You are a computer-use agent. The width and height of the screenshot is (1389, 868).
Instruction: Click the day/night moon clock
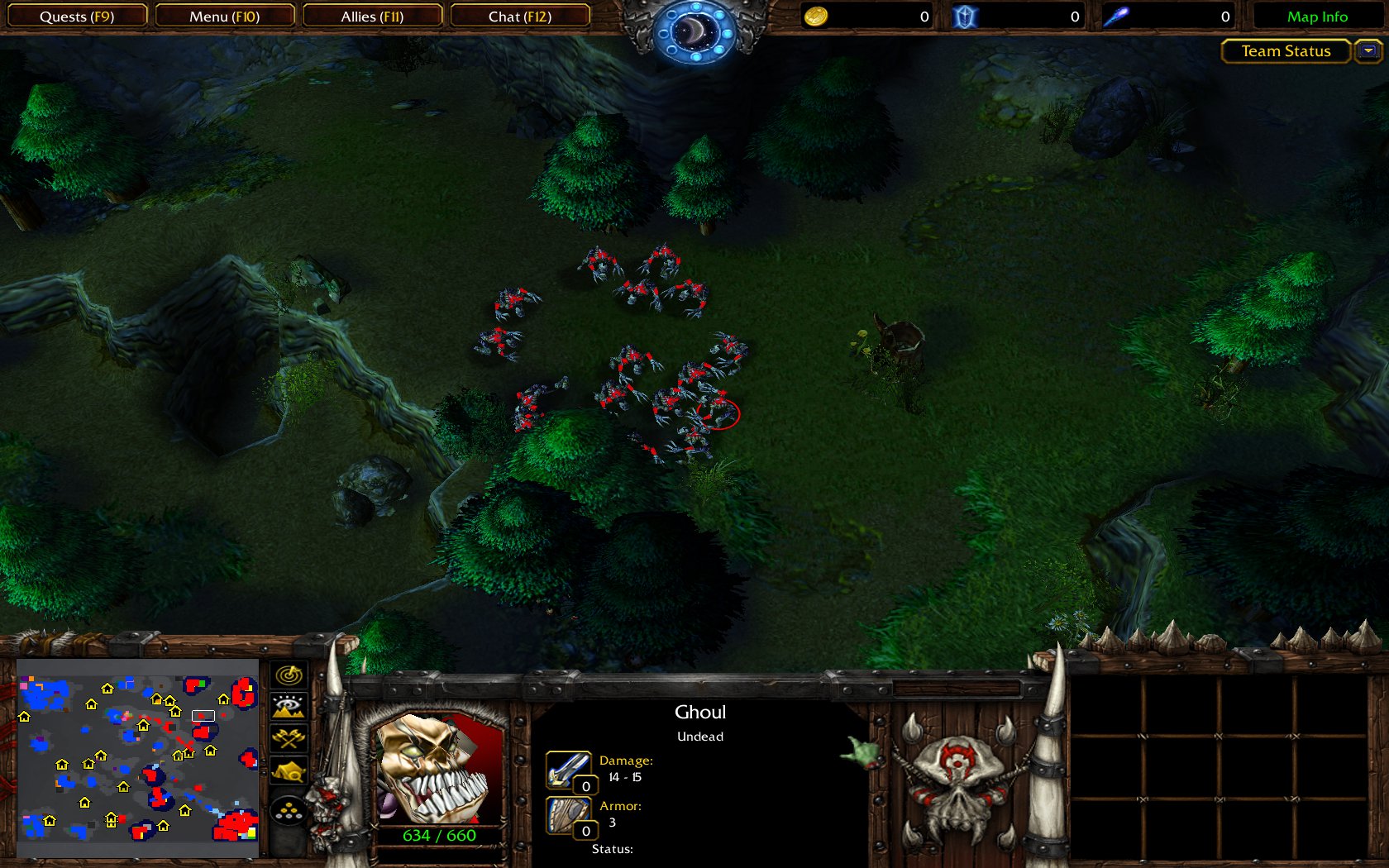(x=694, y=31)
